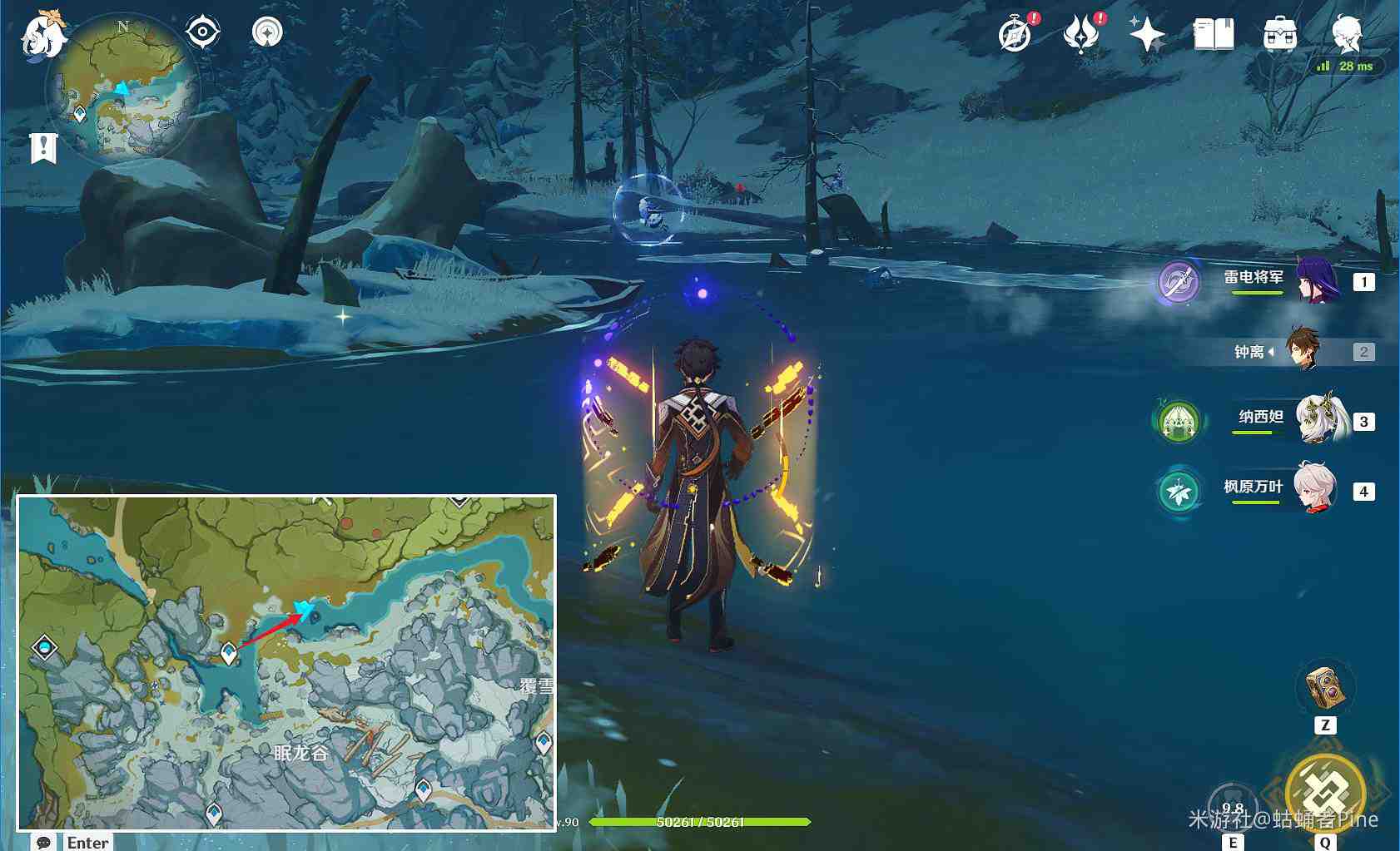Screen dimensions: 1400x851
Task: Open the Inventory backpack icon
Action: (1279, 35)
